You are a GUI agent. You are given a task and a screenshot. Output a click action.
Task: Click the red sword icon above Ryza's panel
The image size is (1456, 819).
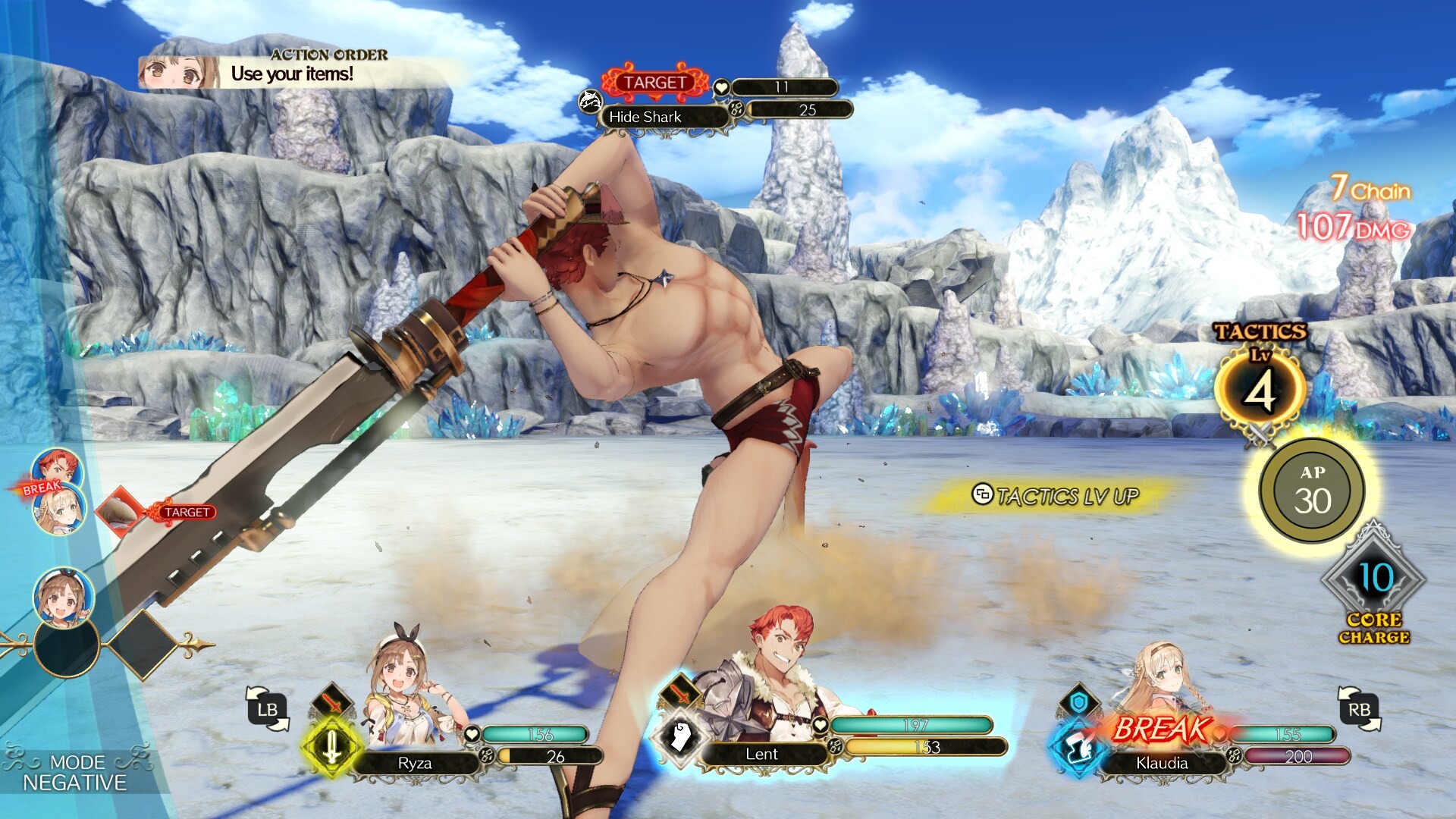pos(331,702)
